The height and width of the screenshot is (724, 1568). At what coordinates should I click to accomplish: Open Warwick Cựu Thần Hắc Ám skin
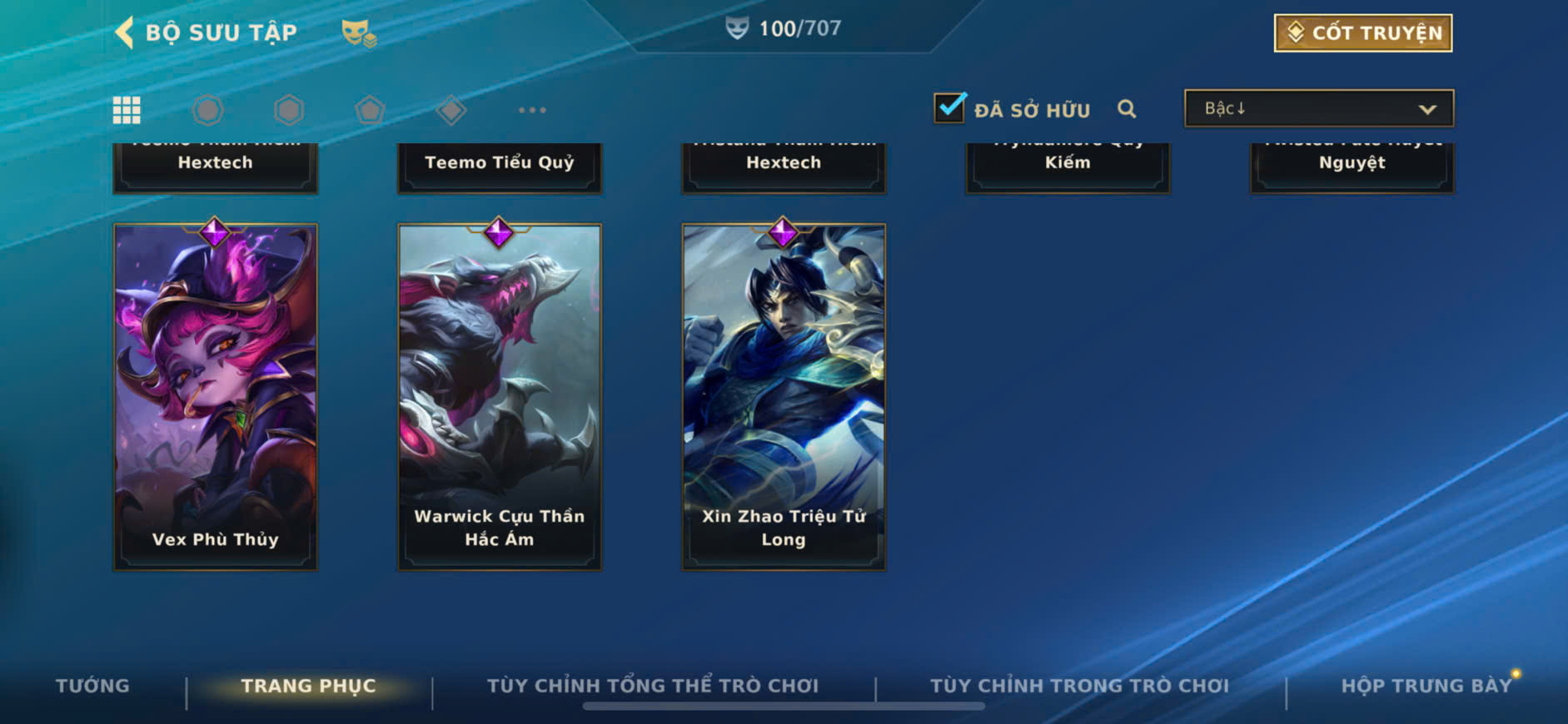point(500,396)
